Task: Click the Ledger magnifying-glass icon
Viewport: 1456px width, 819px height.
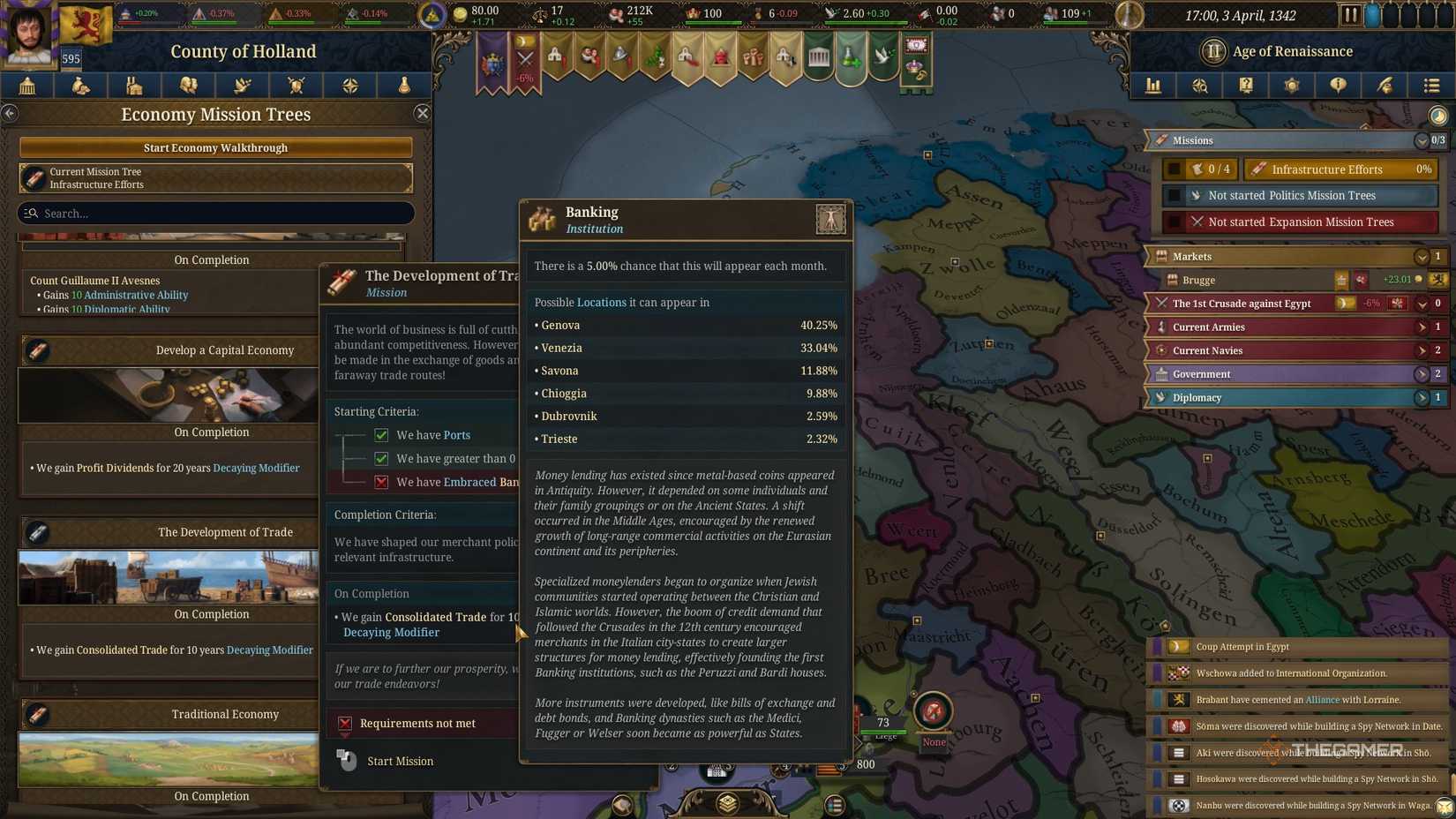Action: pyautogui.click(x=1199, y=86)
